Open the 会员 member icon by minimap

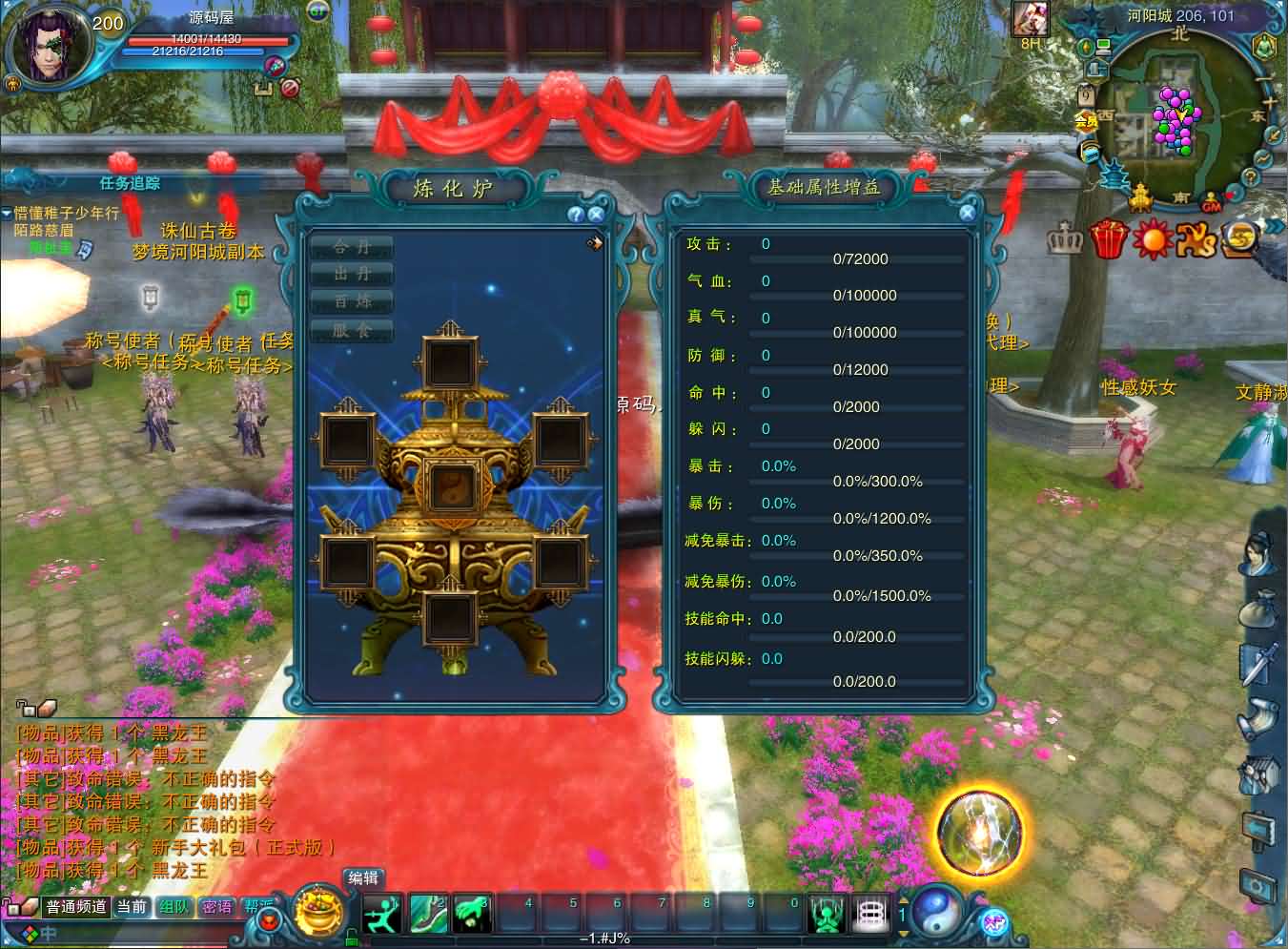[1086, 121]
